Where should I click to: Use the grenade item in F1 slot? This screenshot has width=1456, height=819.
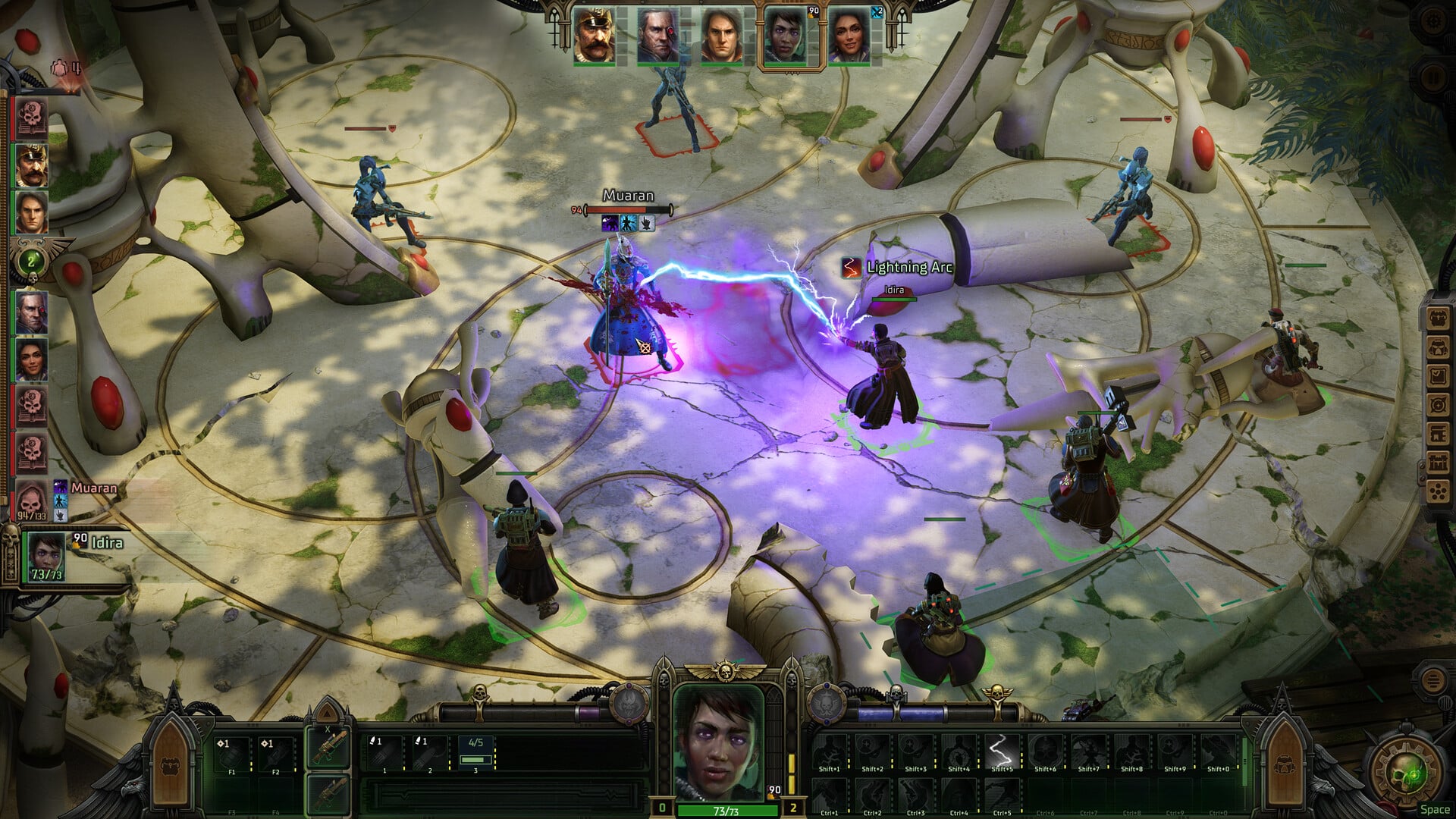(232, 752)
